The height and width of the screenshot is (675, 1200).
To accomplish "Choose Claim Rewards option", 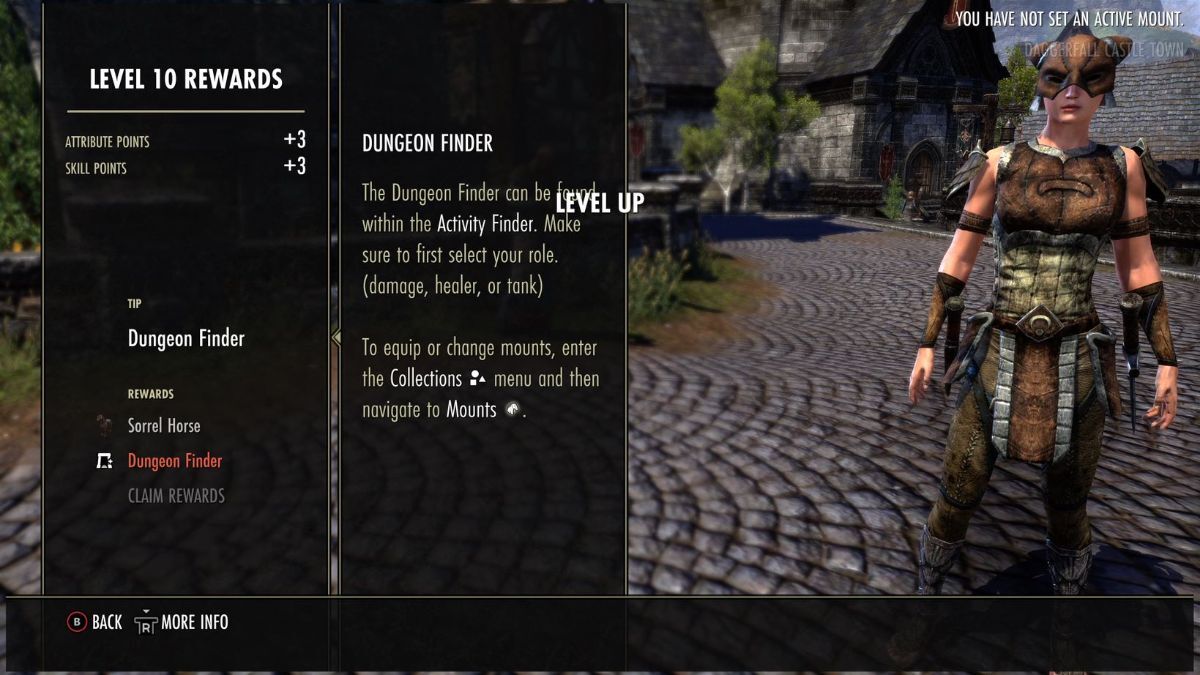I will (176, 496).
